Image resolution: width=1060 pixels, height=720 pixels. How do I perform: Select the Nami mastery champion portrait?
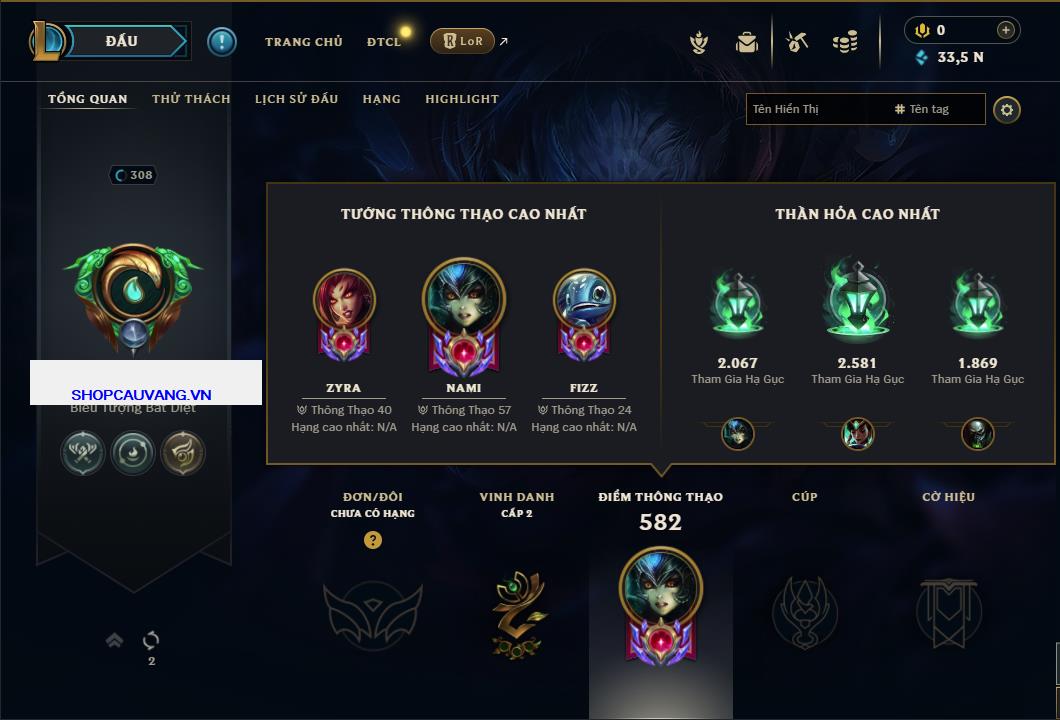point(464,301)
